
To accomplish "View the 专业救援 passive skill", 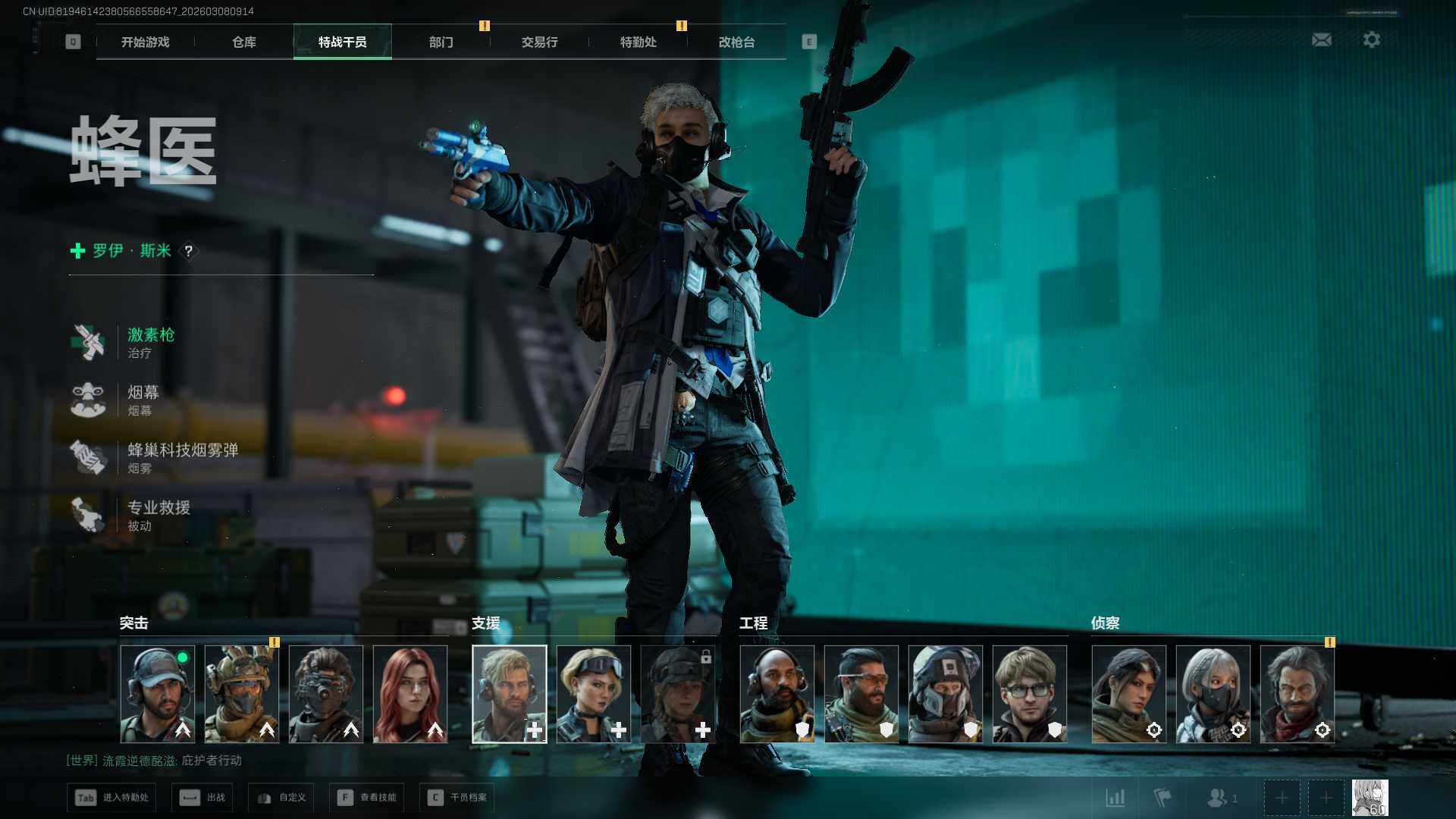I will 158,515.
